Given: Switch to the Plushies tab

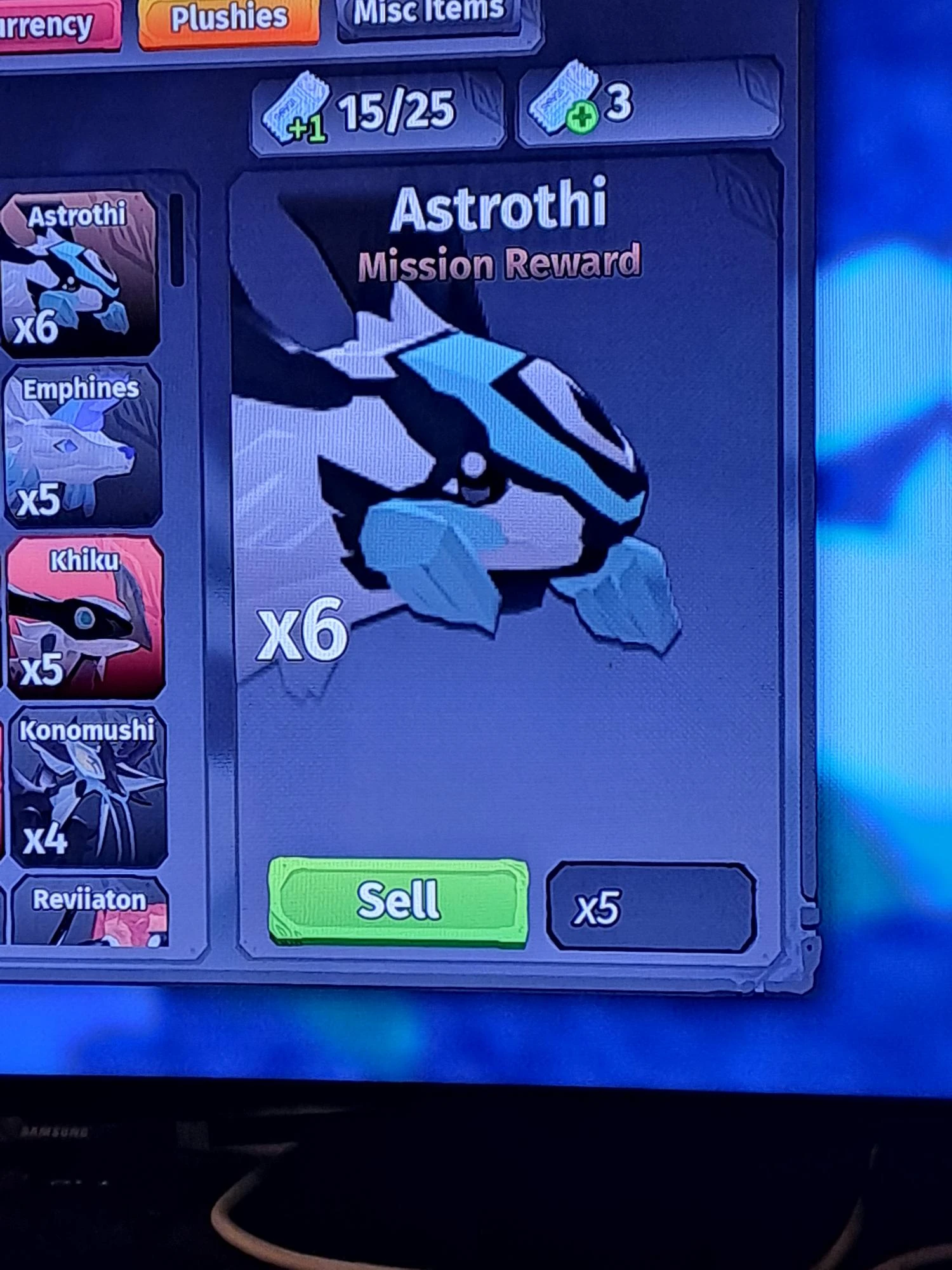Looking at the screenshot, I should click(228, 19).
